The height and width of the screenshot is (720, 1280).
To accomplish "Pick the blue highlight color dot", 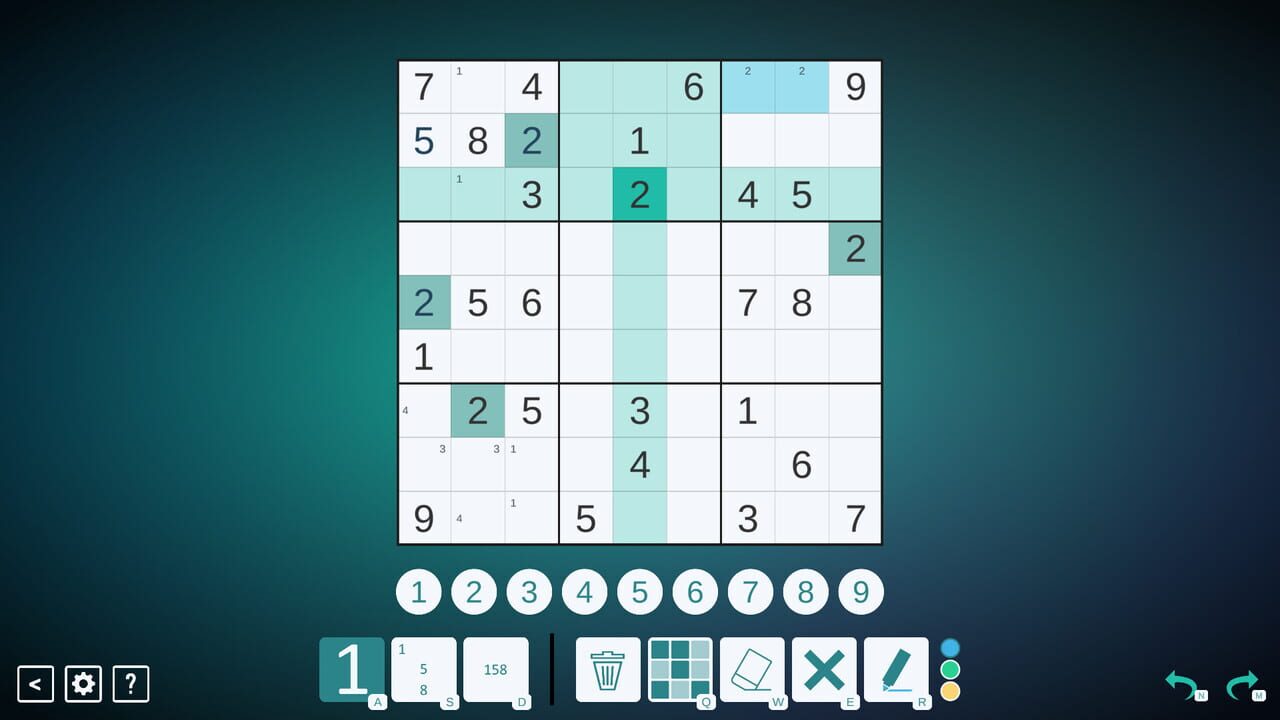I will [x=952, y=645].
